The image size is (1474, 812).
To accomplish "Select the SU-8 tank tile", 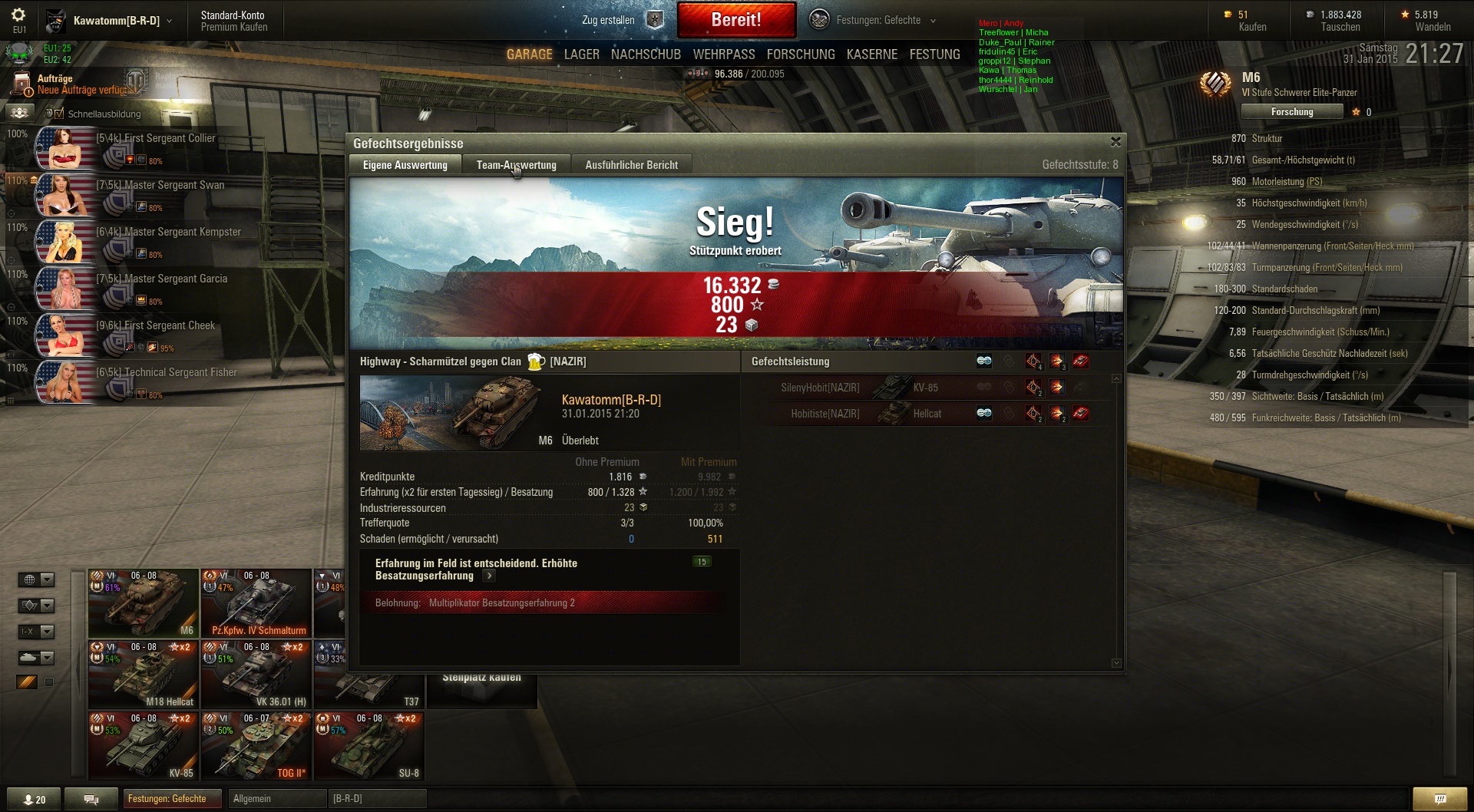I will tap(369, 746).
